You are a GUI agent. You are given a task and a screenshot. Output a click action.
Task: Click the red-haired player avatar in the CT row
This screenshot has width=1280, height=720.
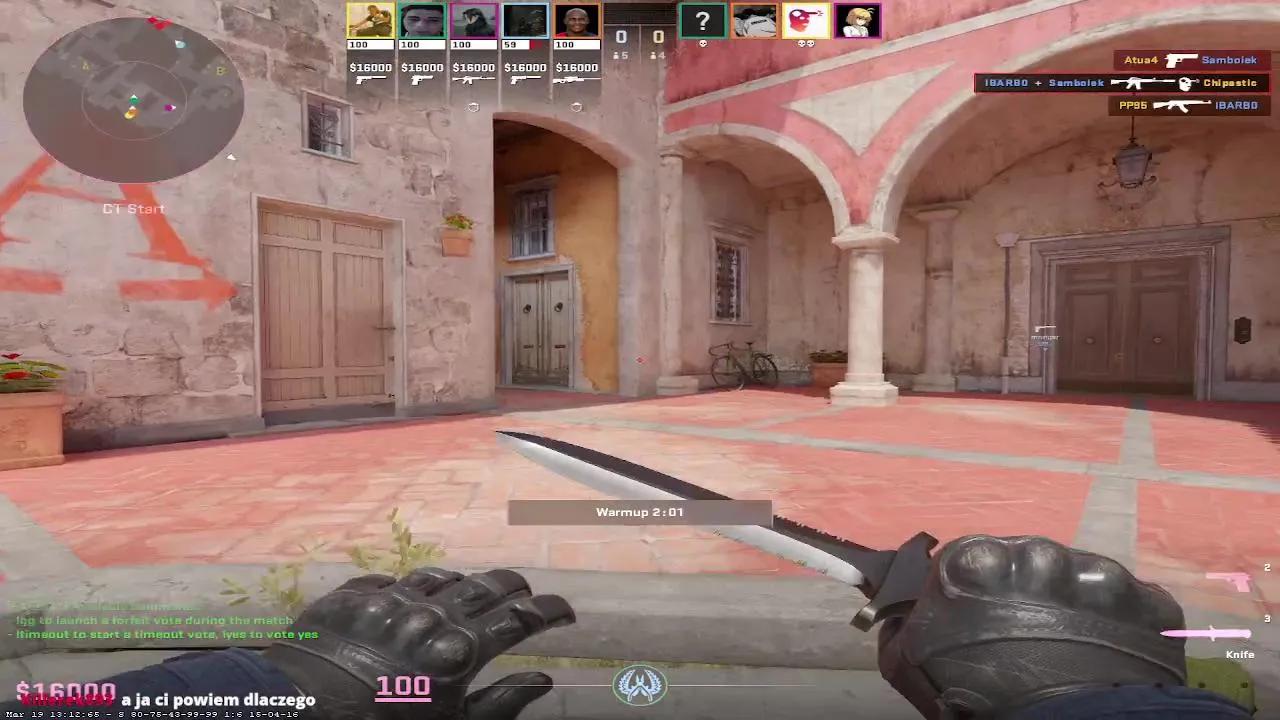click(576, 20)
